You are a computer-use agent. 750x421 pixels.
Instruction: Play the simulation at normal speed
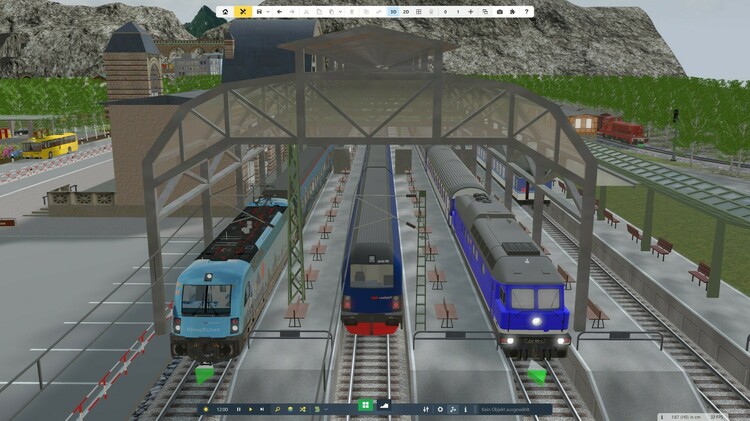pyautogui.click(x=250, y=409)
